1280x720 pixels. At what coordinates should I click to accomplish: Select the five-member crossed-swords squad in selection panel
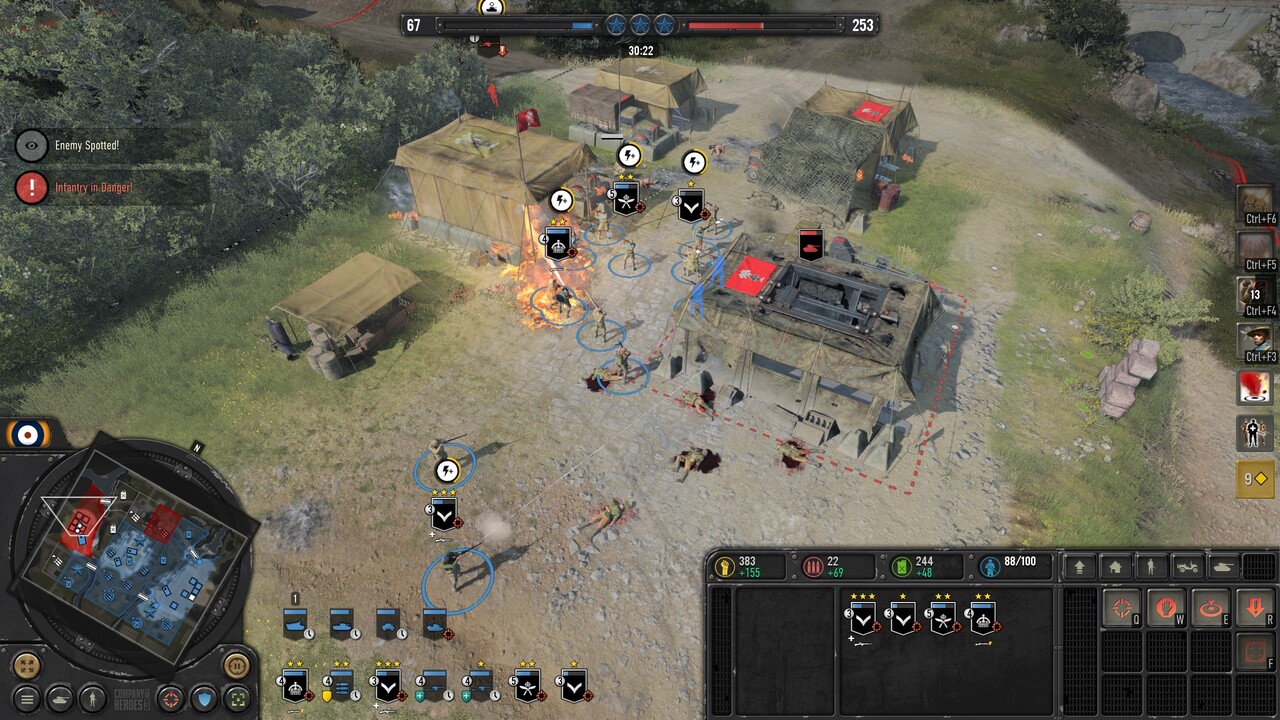(x=943, y=619)
